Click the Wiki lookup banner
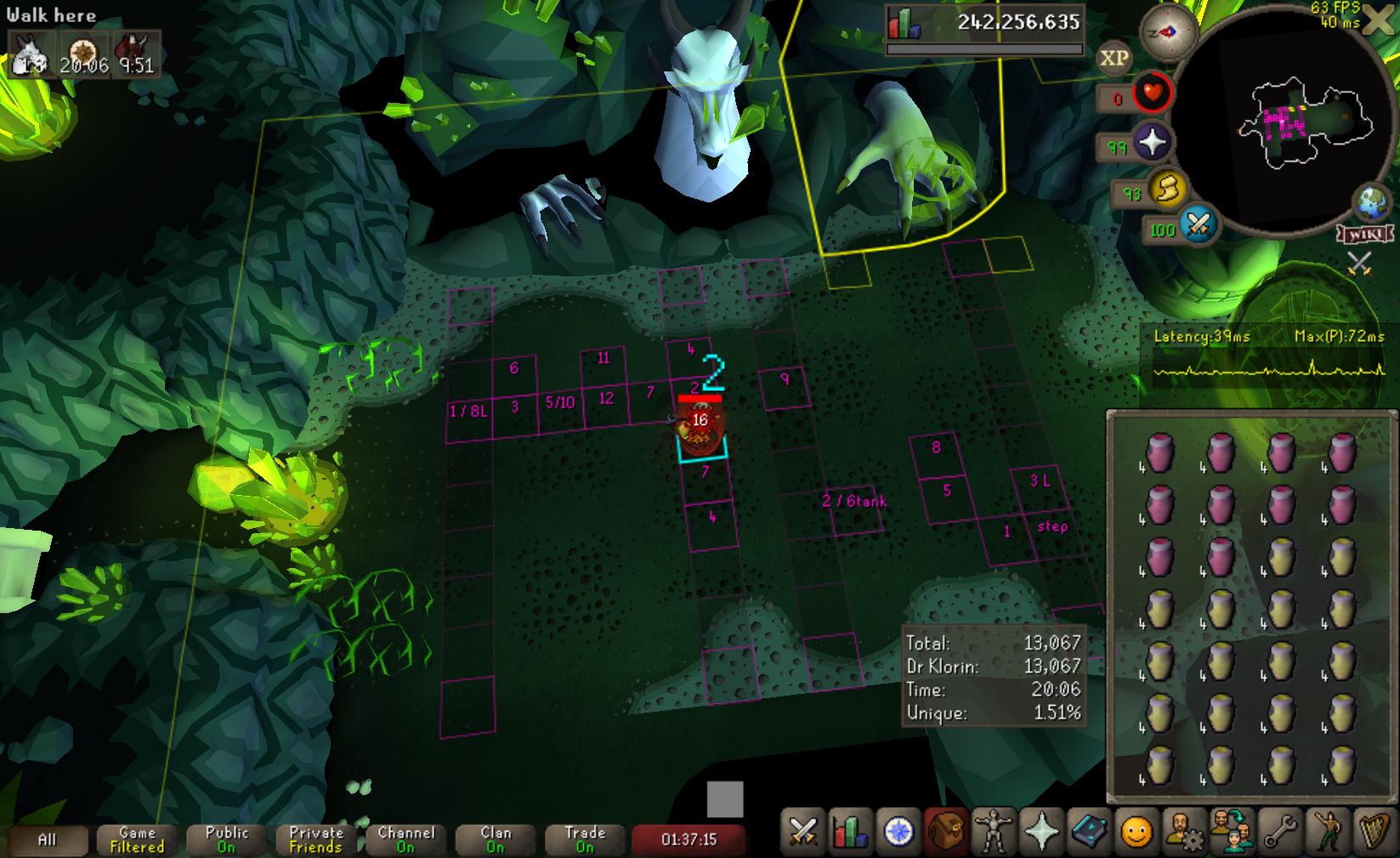This screenshot has width=1400, height=858. (1365, 234)
